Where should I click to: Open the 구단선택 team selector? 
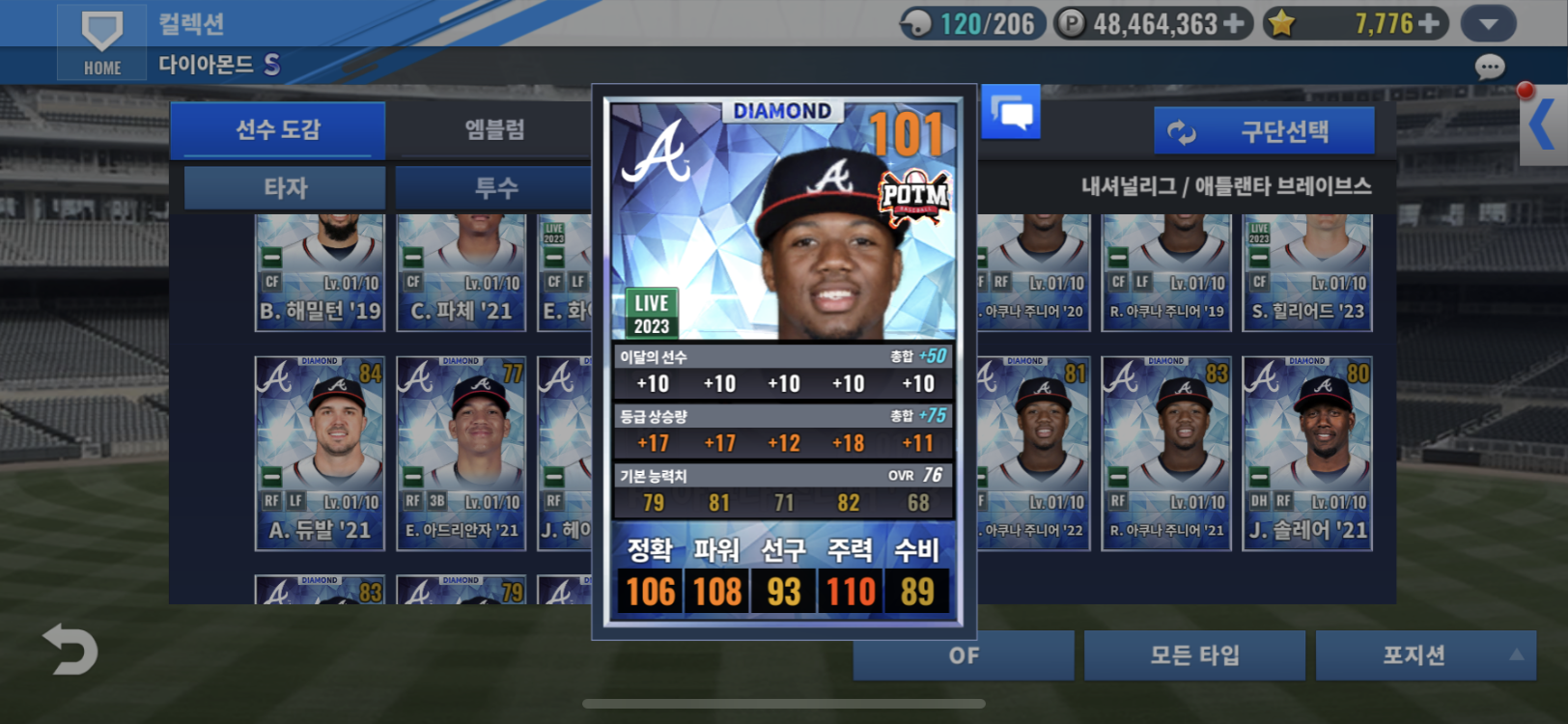pyautogui.click(x=1264, y=131)
